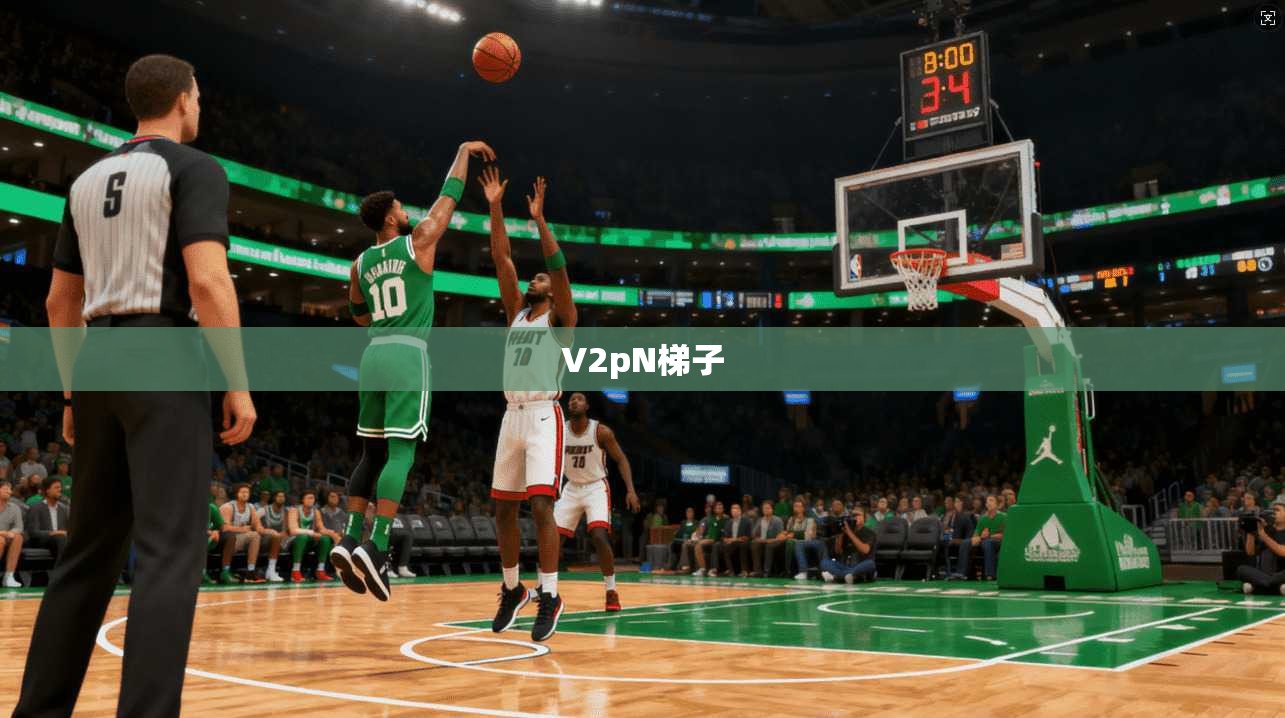Viewport: 1285px width, 718px height.
Task: Click the fullscreen icon in the top-right corner
Action: (1267, 17)
